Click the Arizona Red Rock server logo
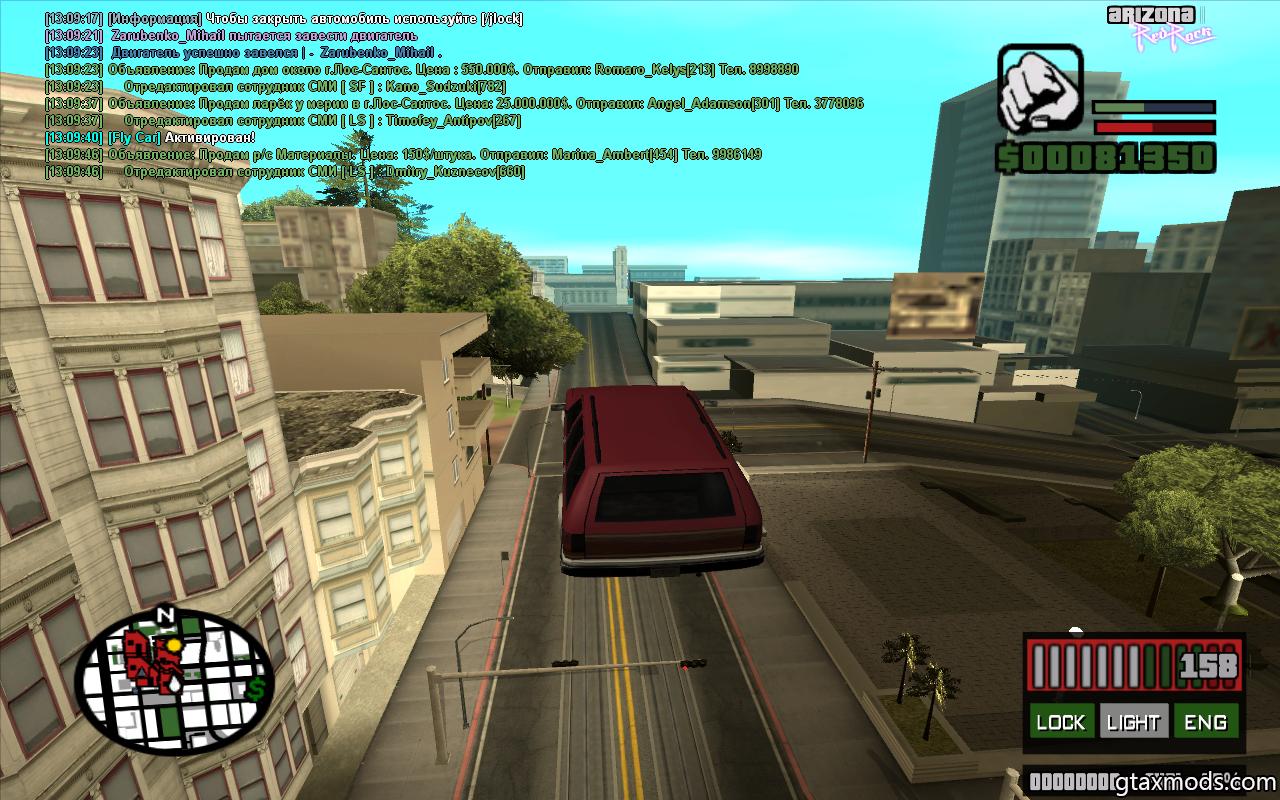Screen dimensions: 1280x800 pos(1160,25)
